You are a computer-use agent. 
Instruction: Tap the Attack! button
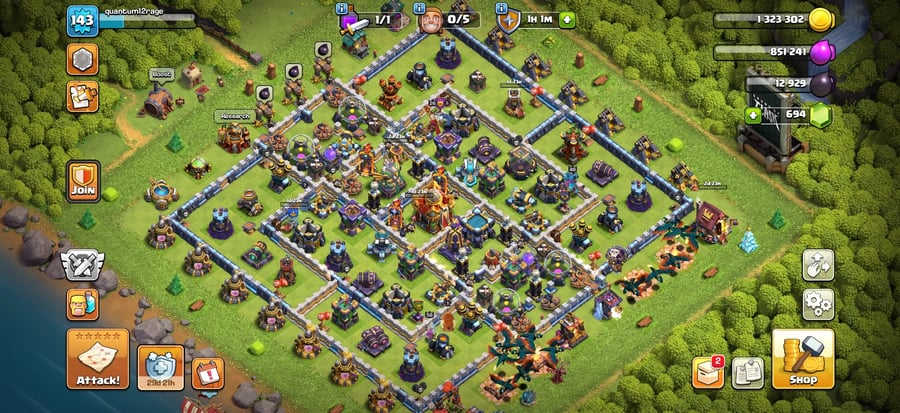[x=97, y=360]
